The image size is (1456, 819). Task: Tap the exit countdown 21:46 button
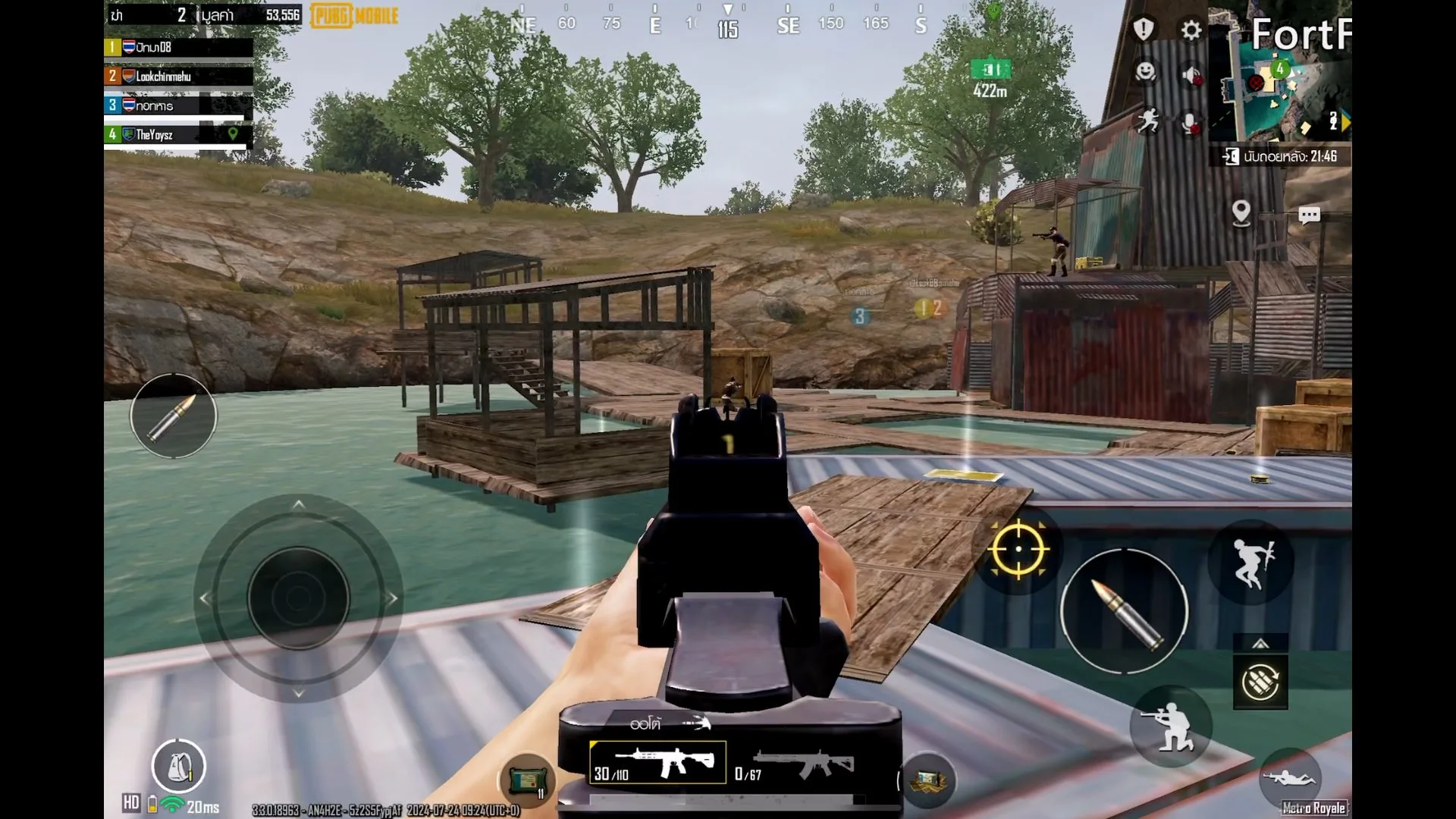(1281, 157)
